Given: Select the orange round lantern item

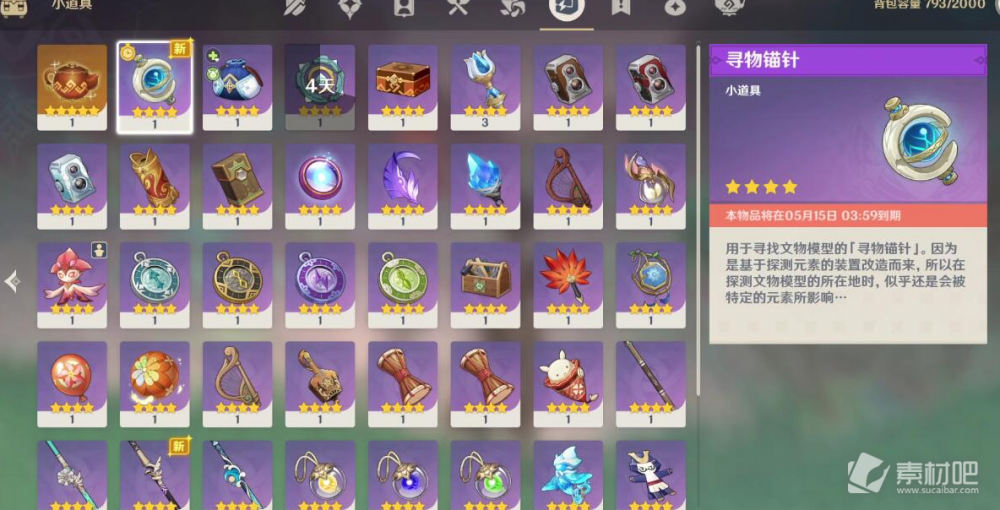Looking at the screenshot, I should pos(155,378).
